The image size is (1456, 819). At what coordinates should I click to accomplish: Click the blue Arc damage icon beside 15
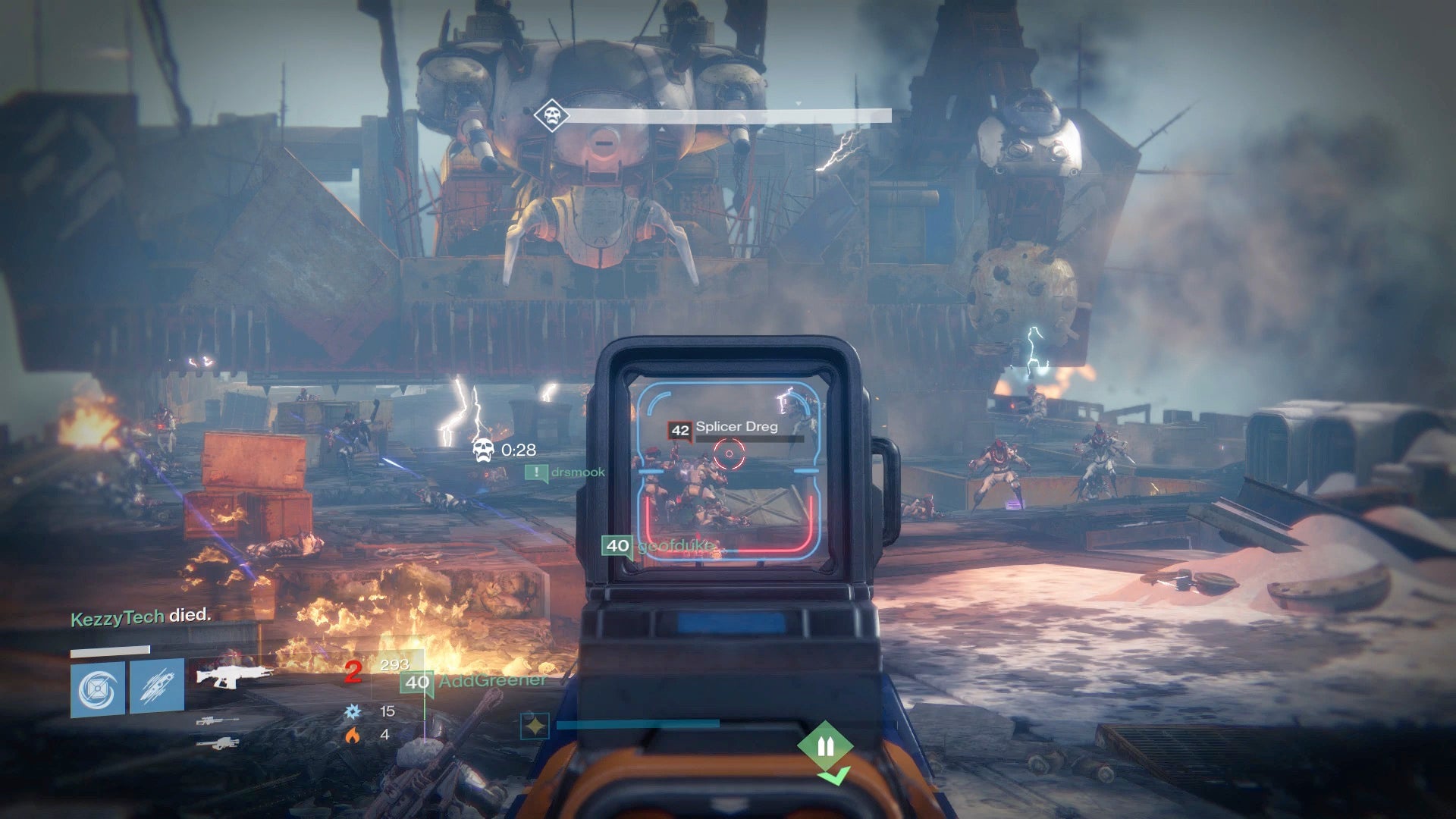point(354,711)
